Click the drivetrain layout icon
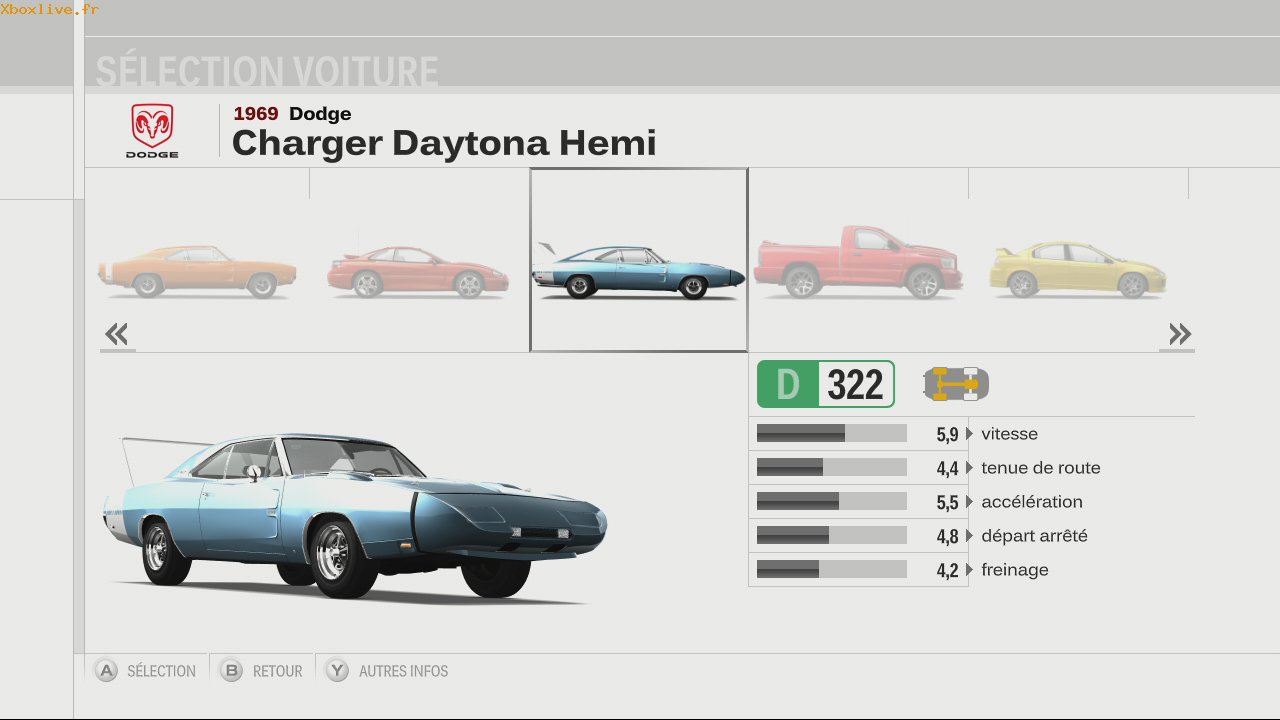The height and width of the screenshot is (720, 1280). pyautogui.click(x=955, y=384)
